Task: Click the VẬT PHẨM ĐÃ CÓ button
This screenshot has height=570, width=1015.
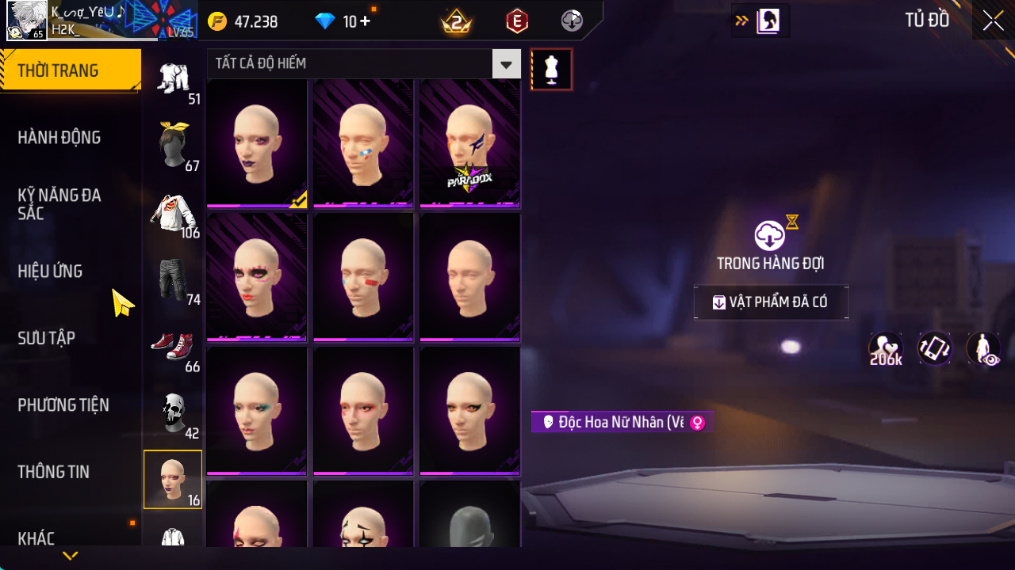Action: pos(771,302)
